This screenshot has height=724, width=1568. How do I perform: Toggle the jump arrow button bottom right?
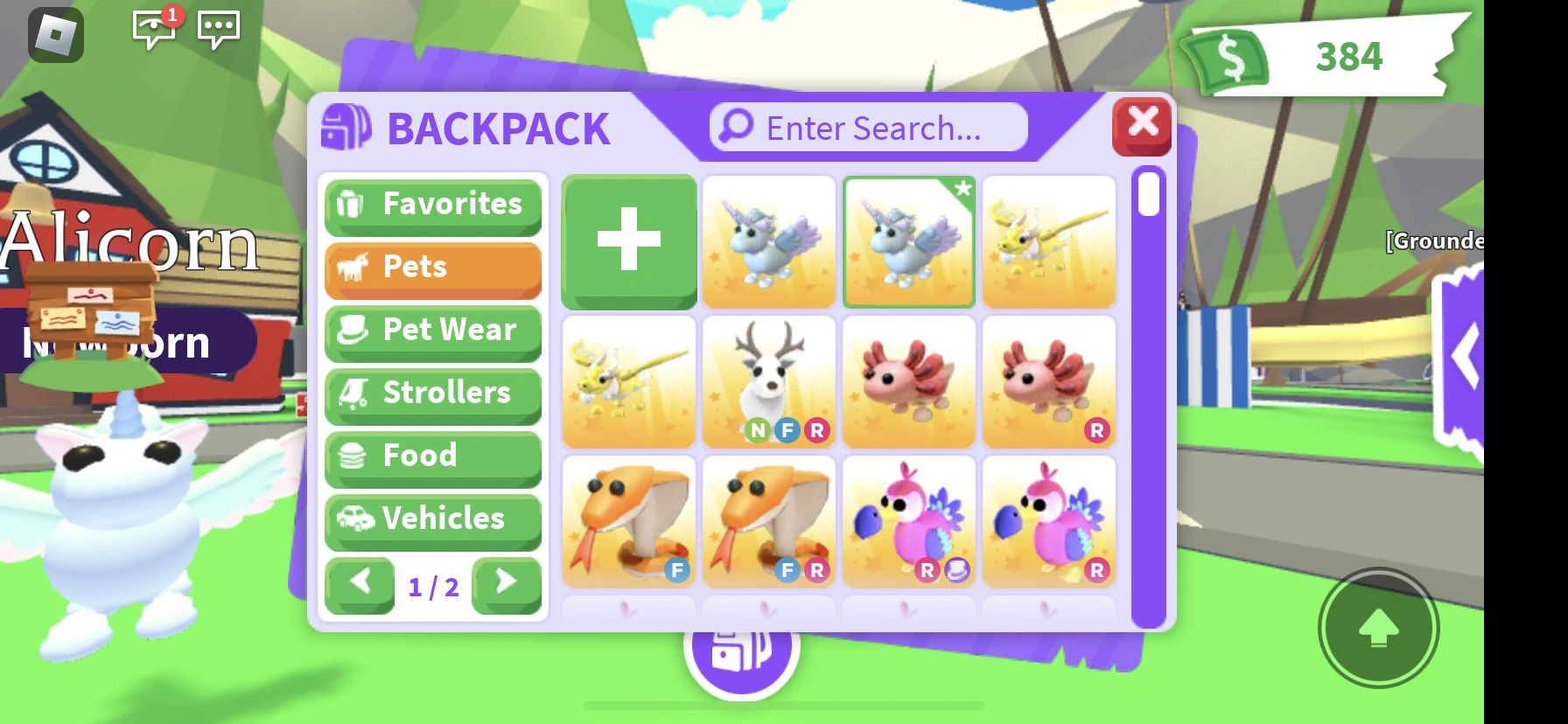pos(1378,628)
